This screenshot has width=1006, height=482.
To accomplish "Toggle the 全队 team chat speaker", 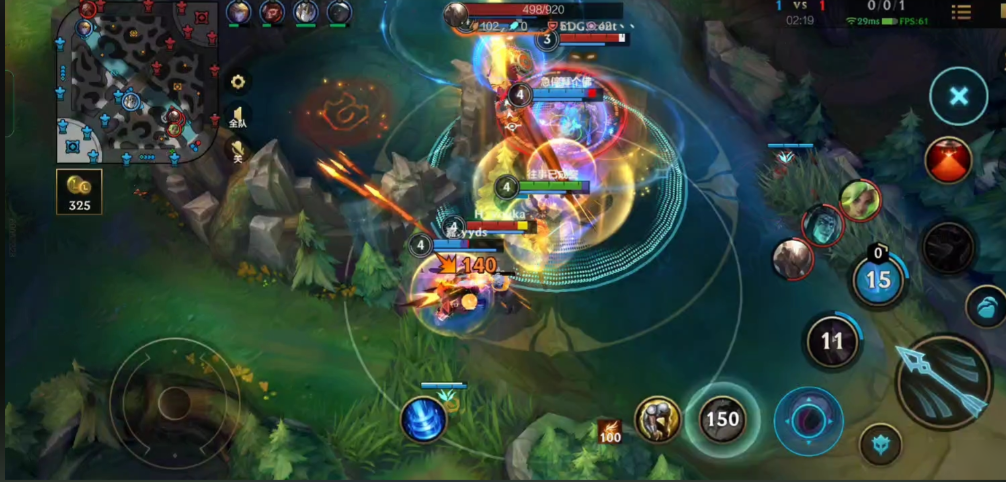I will click(238, 117).
